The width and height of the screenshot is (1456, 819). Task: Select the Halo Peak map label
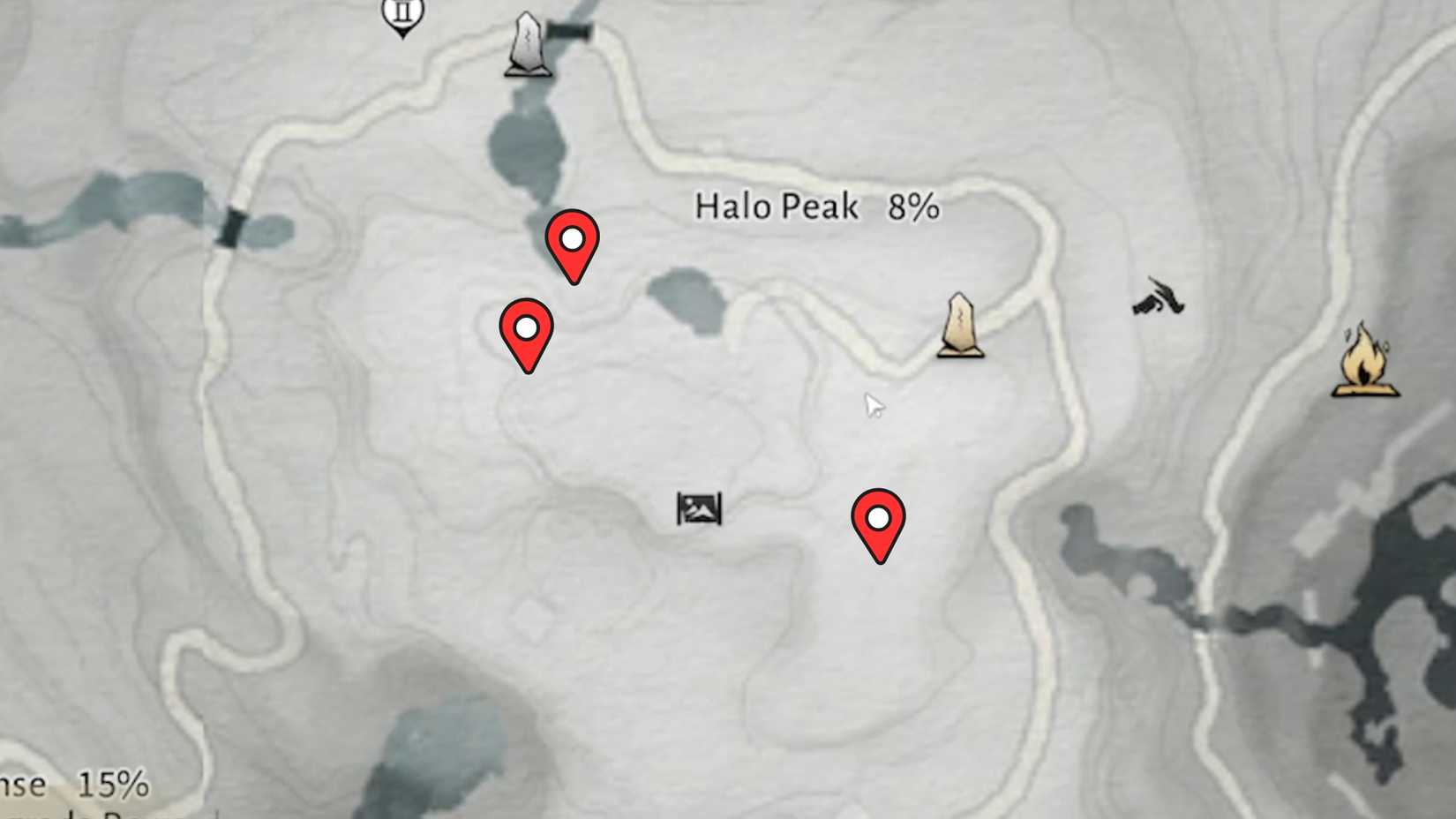tap(777, 207)
